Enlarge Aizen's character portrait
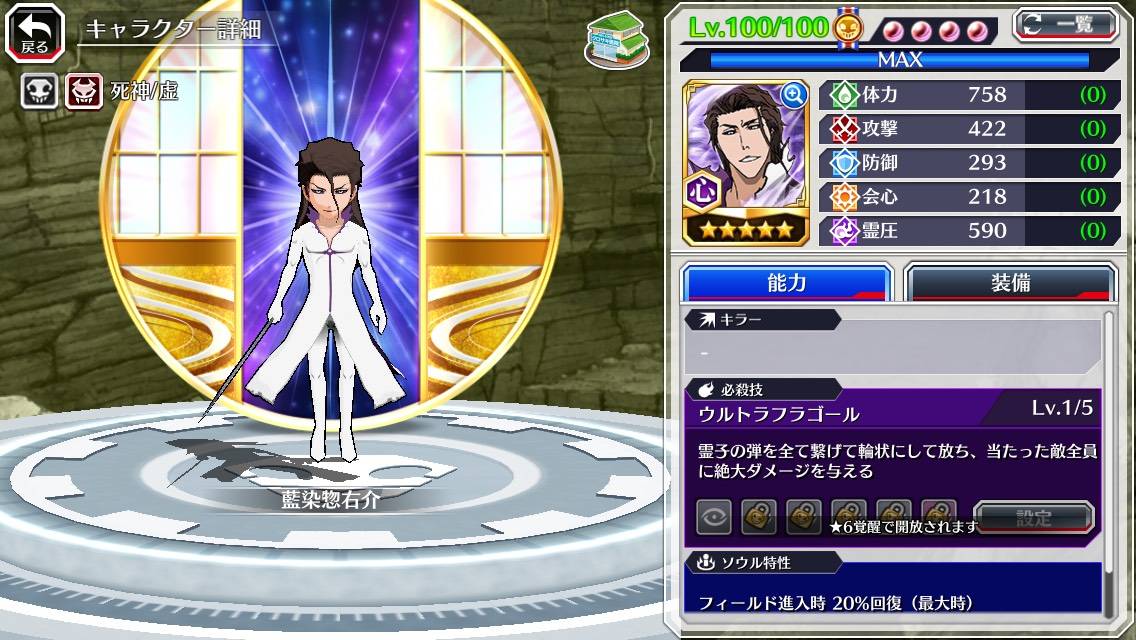This screenshot has width=1136, height=640. click(x=794, y=95)
